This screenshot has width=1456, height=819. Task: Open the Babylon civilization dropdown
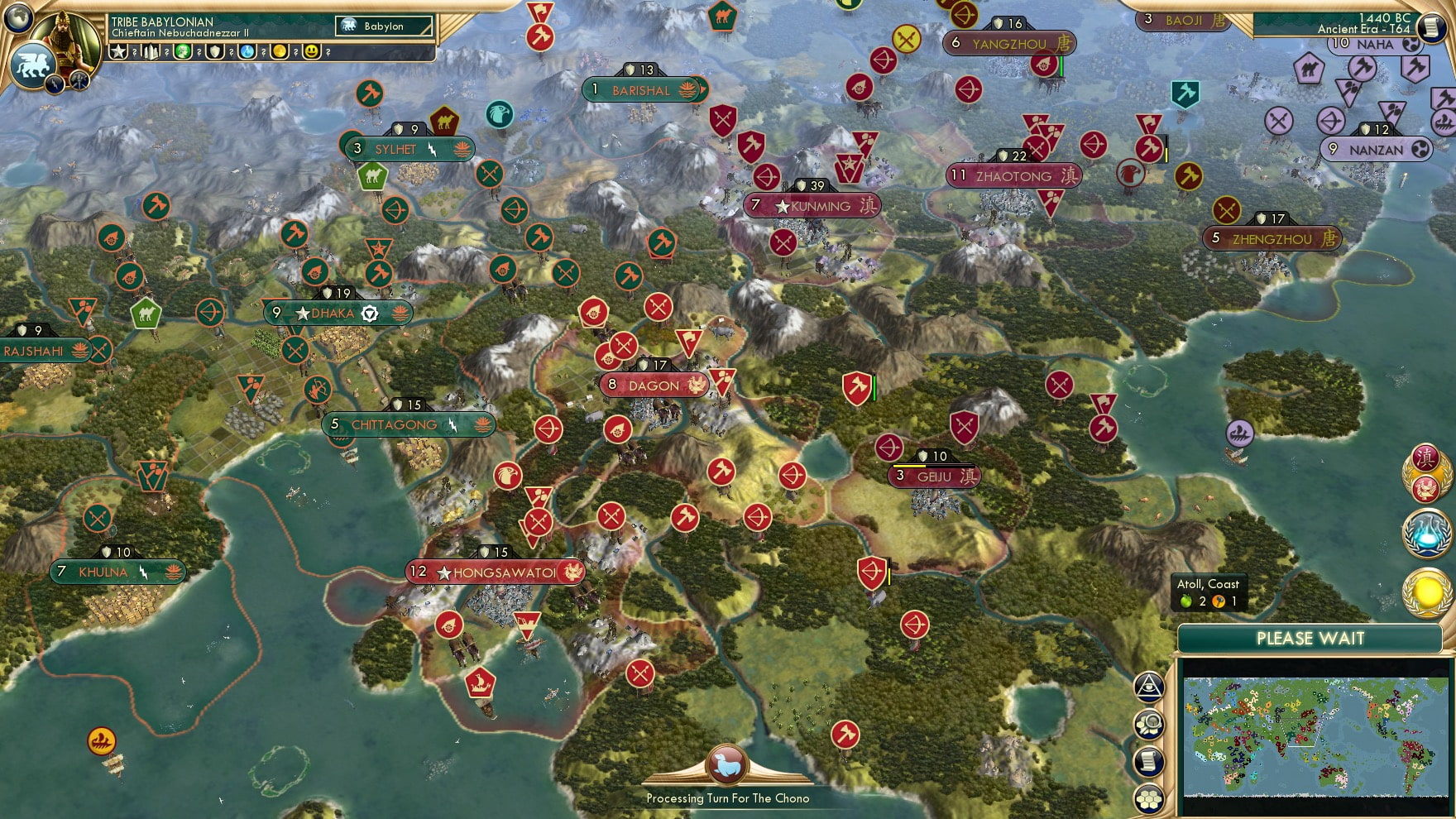(x=385, y=26)
